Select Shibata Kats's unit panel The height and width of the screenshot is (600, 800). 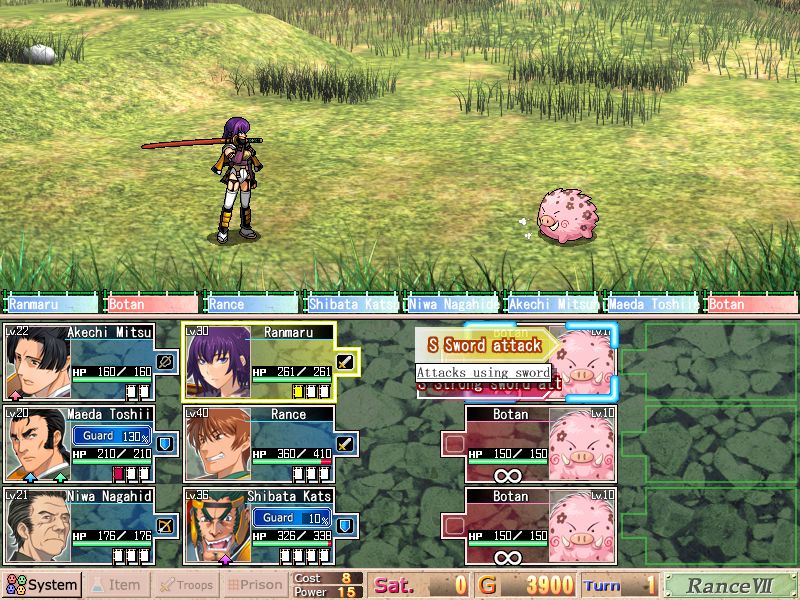pos(272,525)
